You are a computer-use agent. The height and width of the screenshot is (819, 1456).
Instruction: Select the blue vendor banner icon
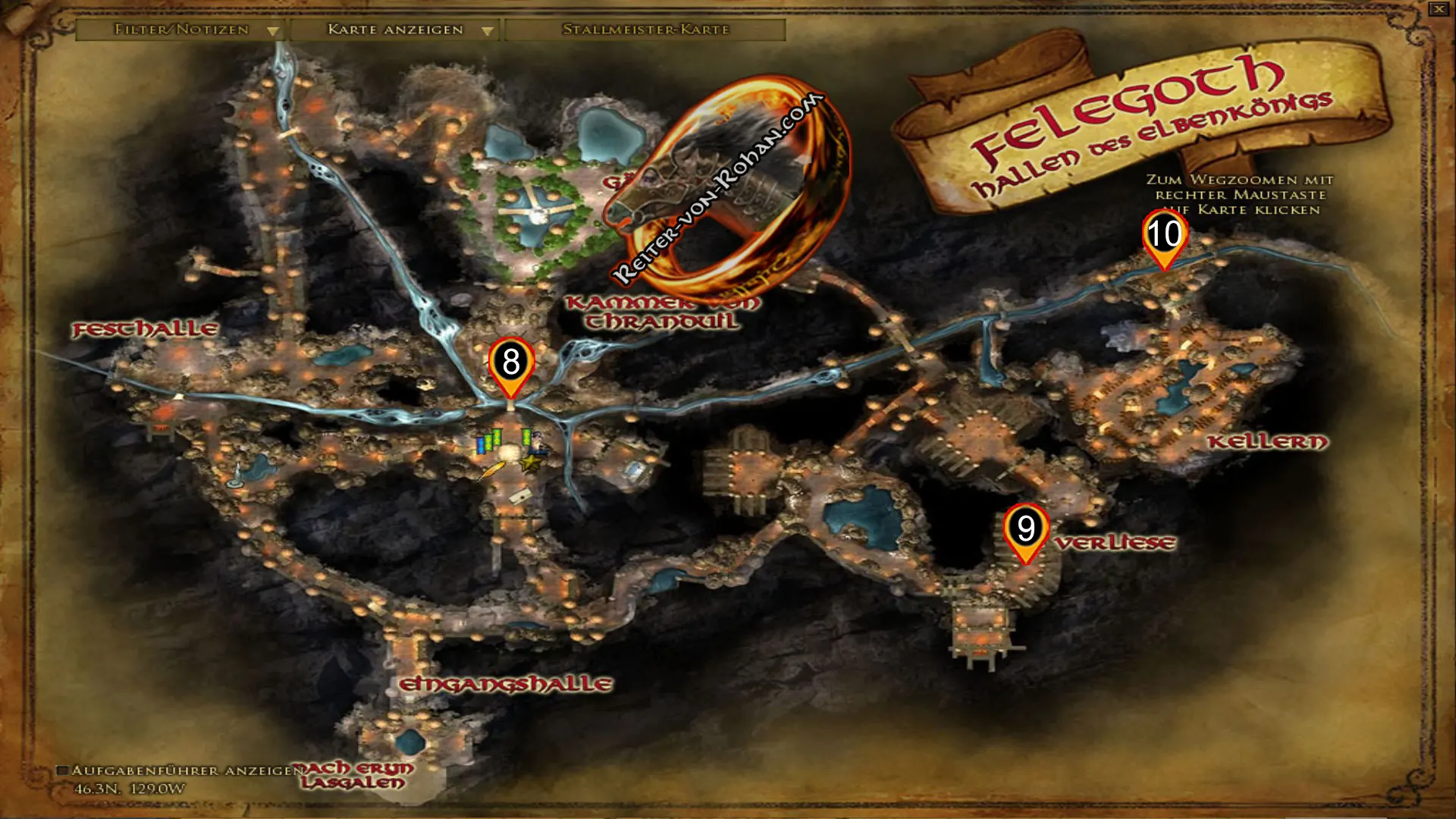pos(481,445)
